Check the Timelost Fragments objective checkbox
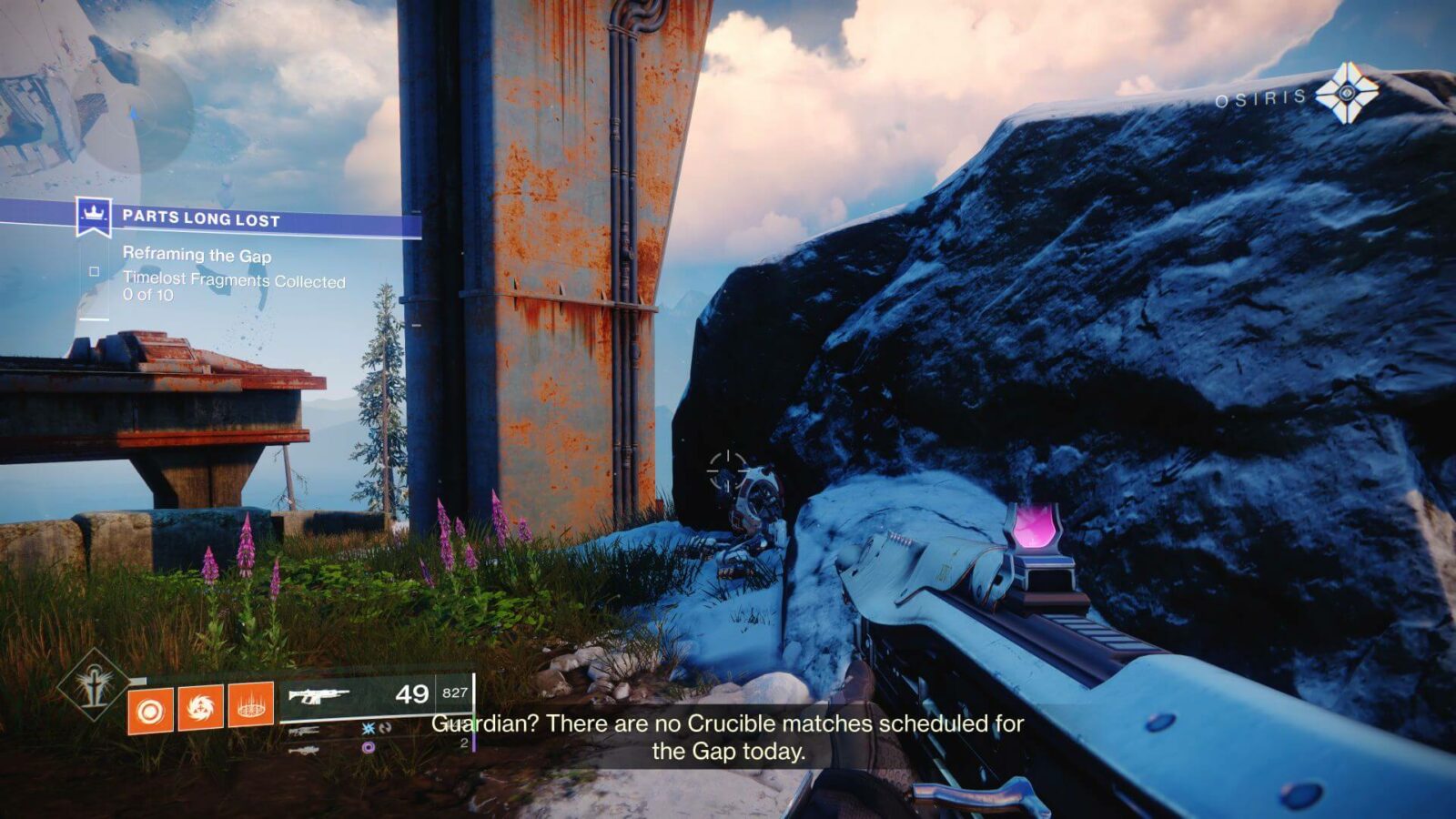Viewport: 1456px width, 819px height. pyautogui.click(x=94, y=269)
